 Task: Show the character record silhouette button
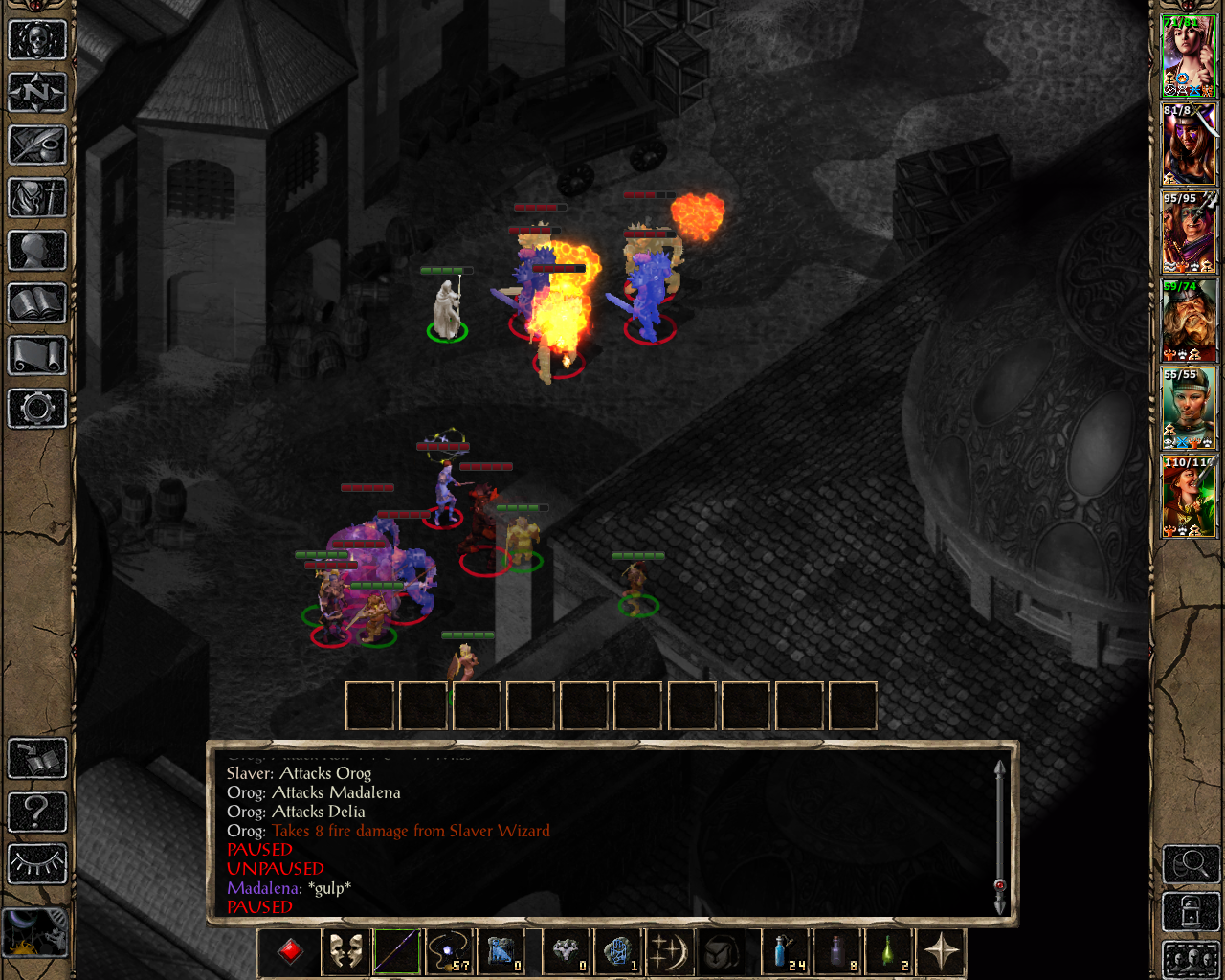[37, 251]
